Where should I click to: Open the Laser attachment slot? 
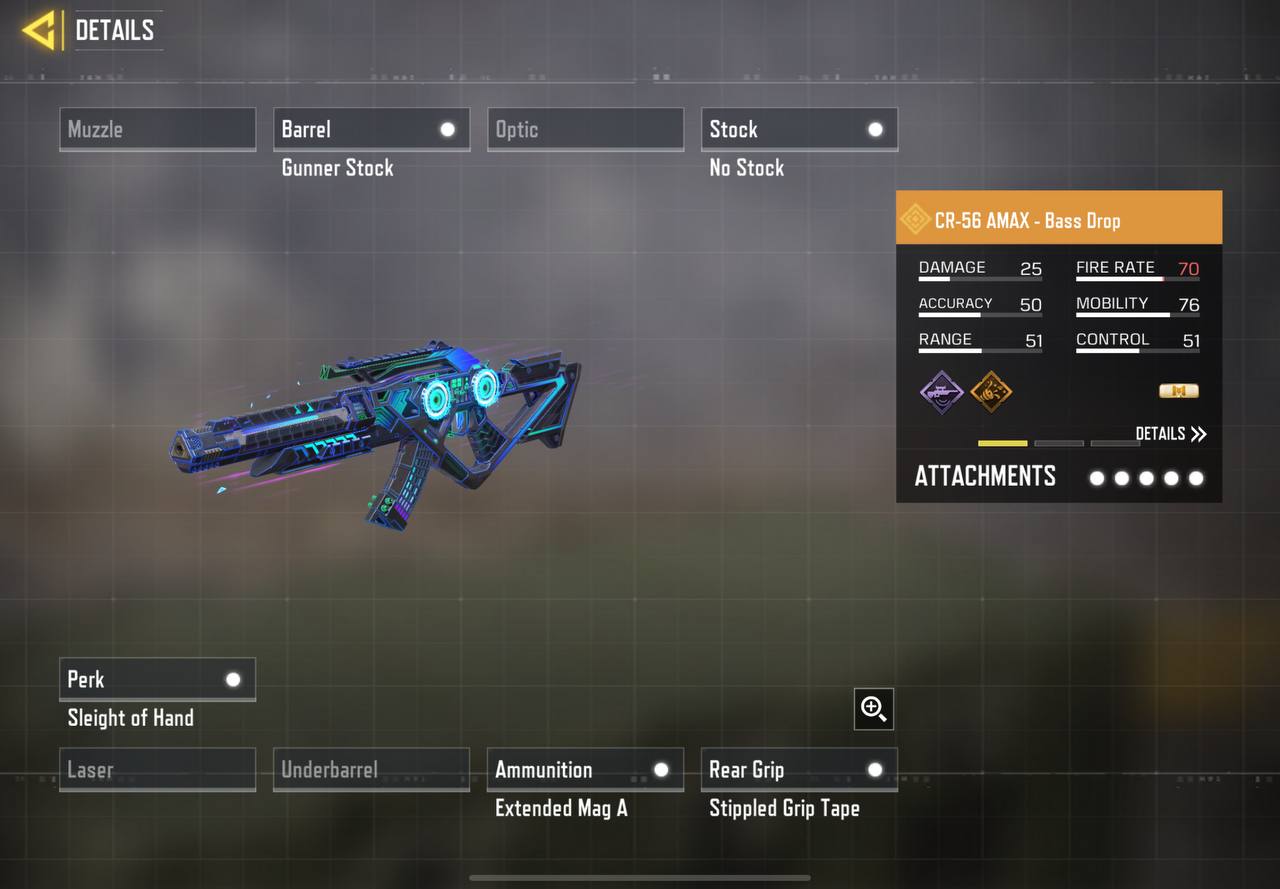[157, 769]
